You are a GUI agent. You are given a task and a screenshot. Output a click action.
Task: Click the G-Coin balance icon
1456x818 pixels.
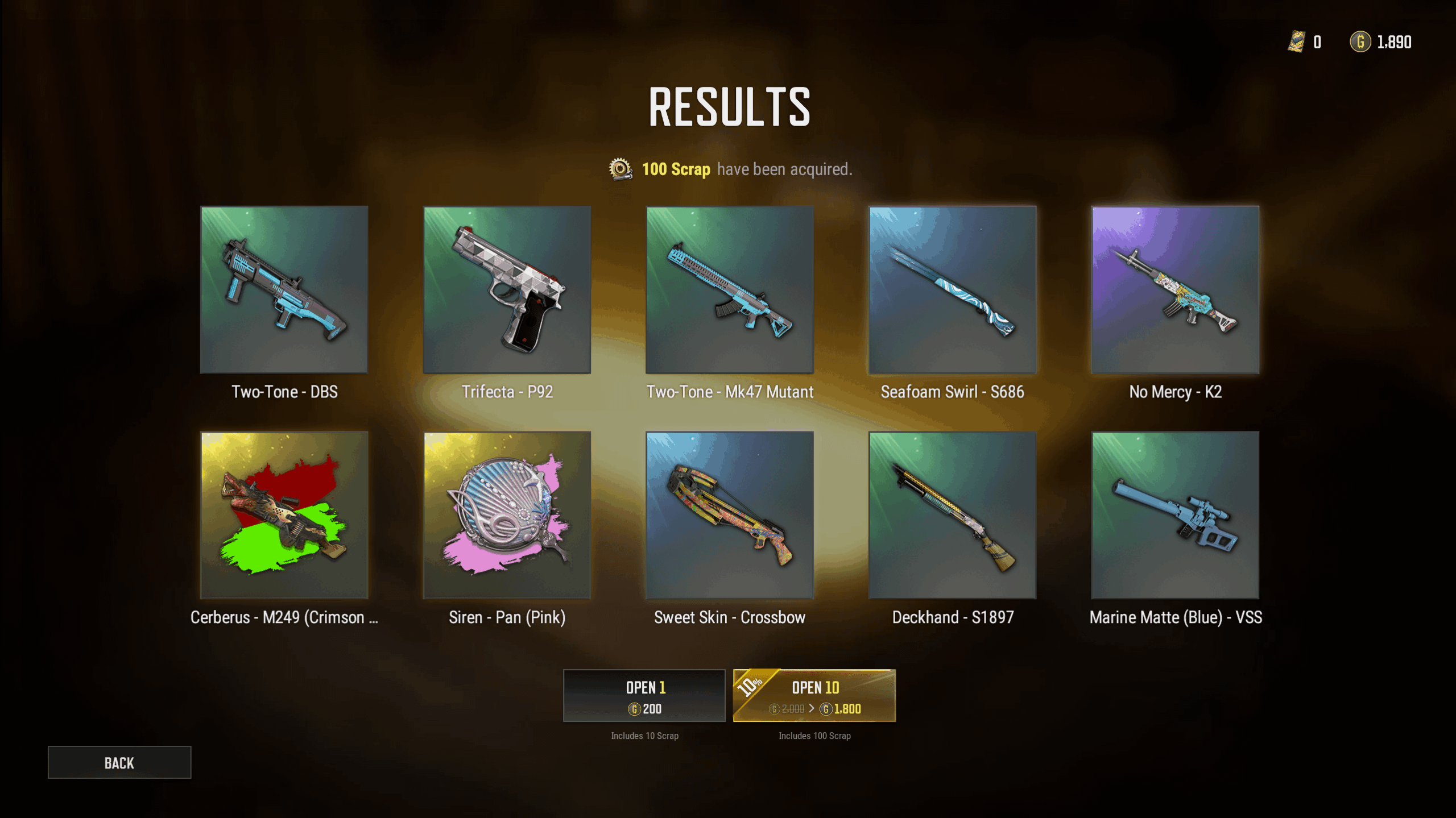click(x=1360, y=42)
